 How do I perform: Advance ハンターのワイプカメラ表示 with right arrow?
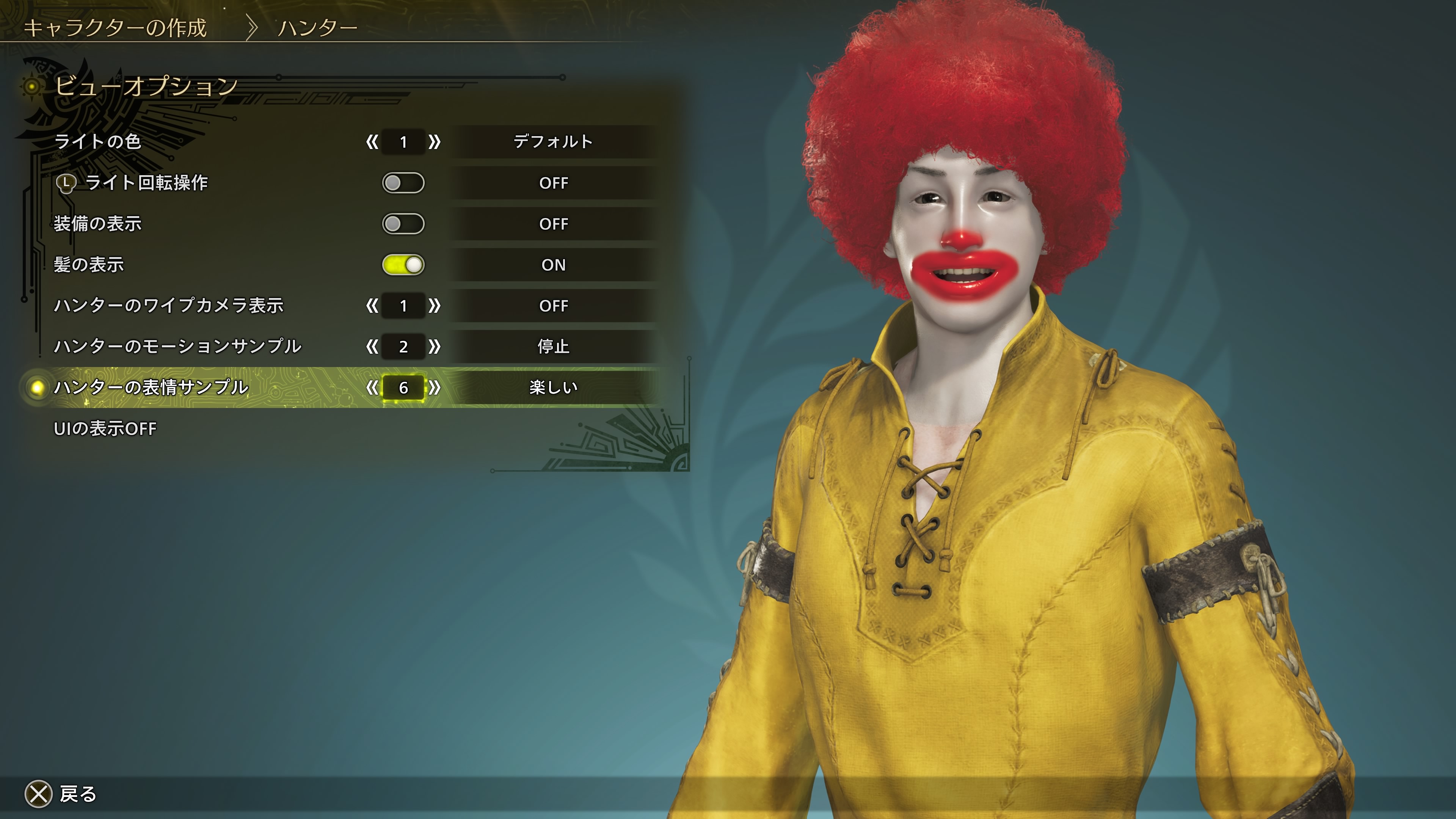pos(434,306)
